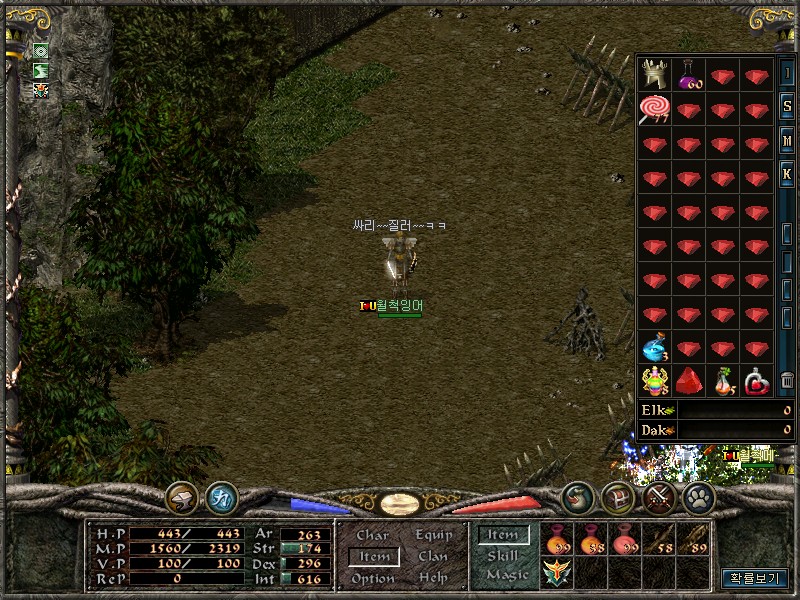The width and height of the screenshot is (800, 600).
Task: Click the inventory trash can icon
Action: 787,380
